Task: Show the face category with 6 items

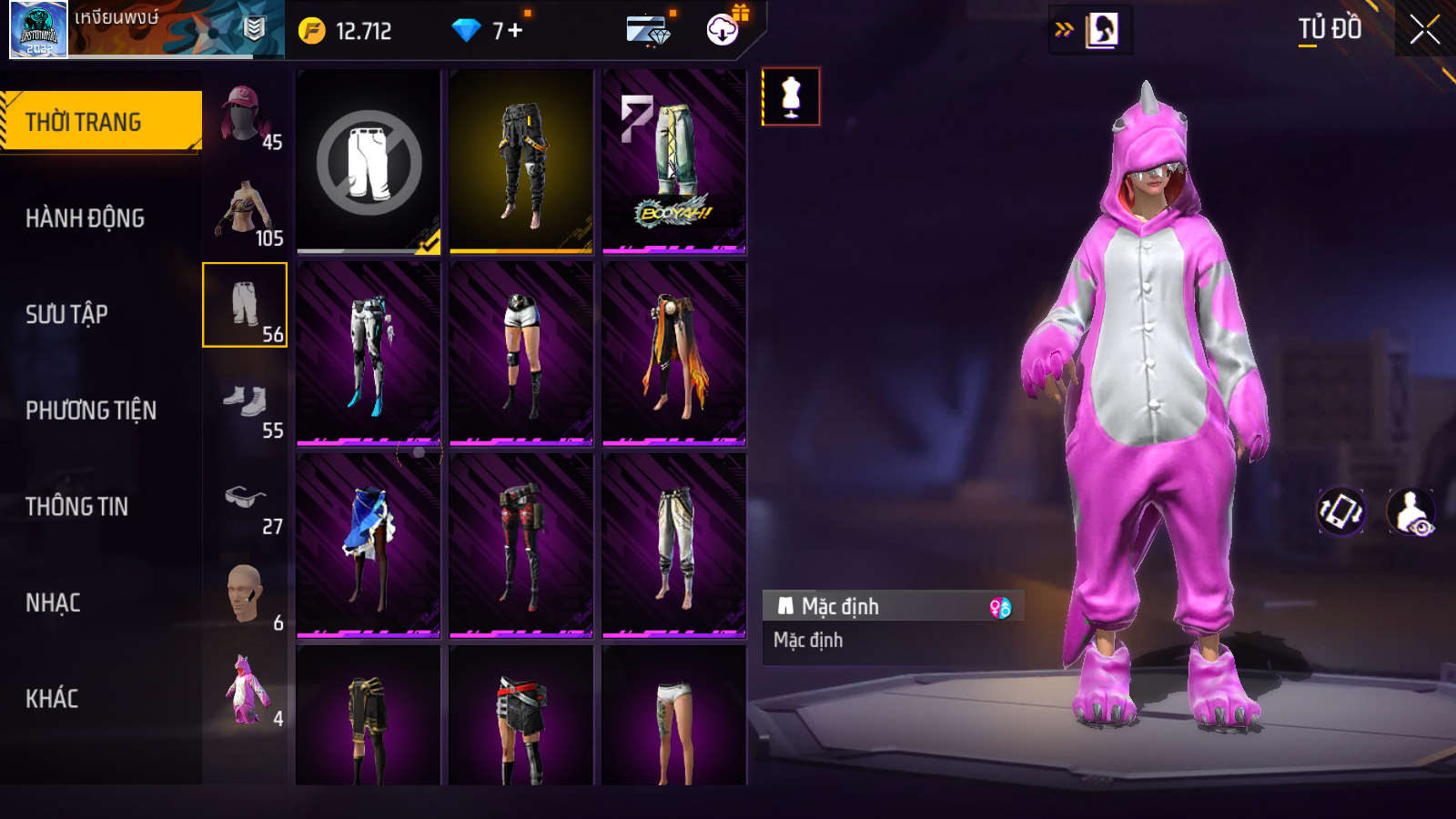Action: 245,598
